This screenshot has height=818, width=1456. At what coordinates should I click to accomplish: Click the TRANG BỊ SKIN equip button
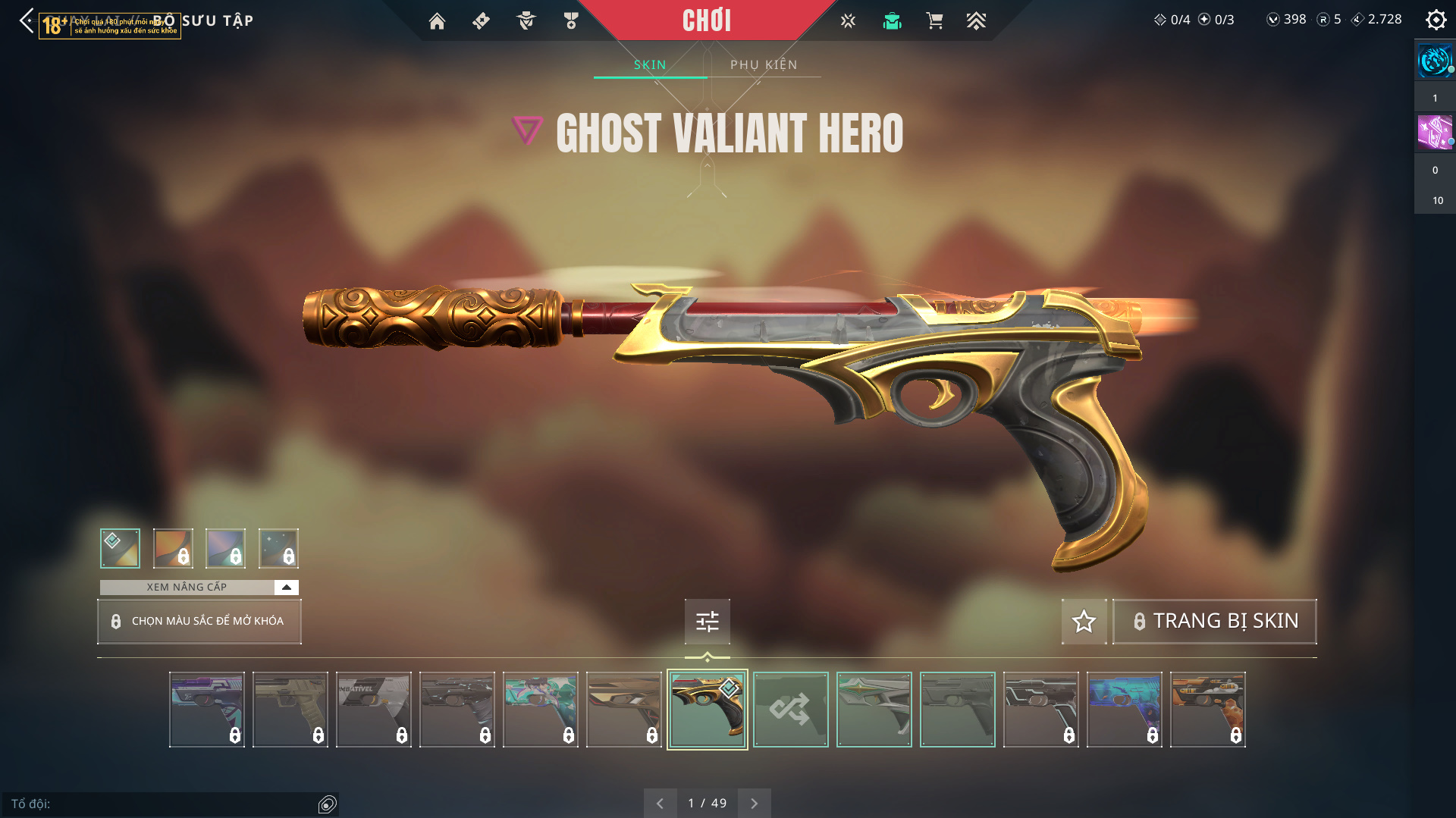pos(1214,622)
